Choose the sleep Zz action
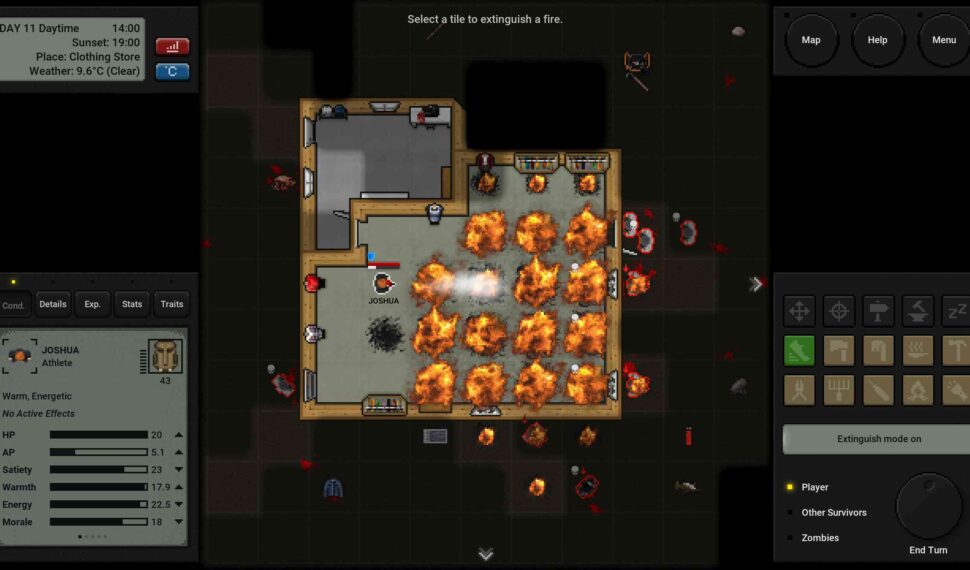Image resolution: width=970 pixels, height=570 pixels. click(x=956, y=311)
